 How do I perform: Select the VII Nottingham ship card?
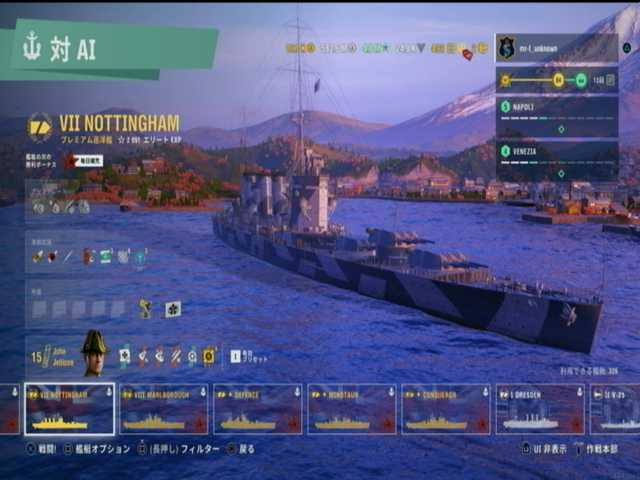pos(69,409)
